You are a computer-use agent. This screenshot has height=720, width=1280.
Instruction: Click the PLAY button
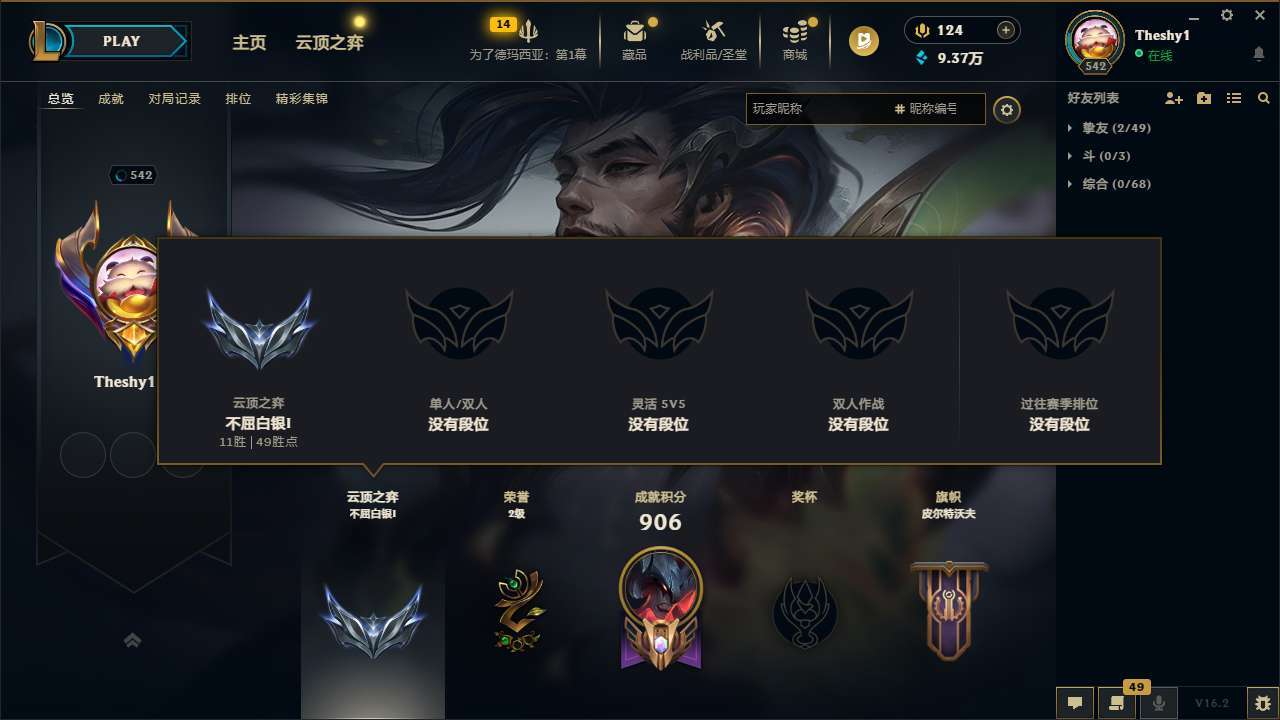[122, 41]
